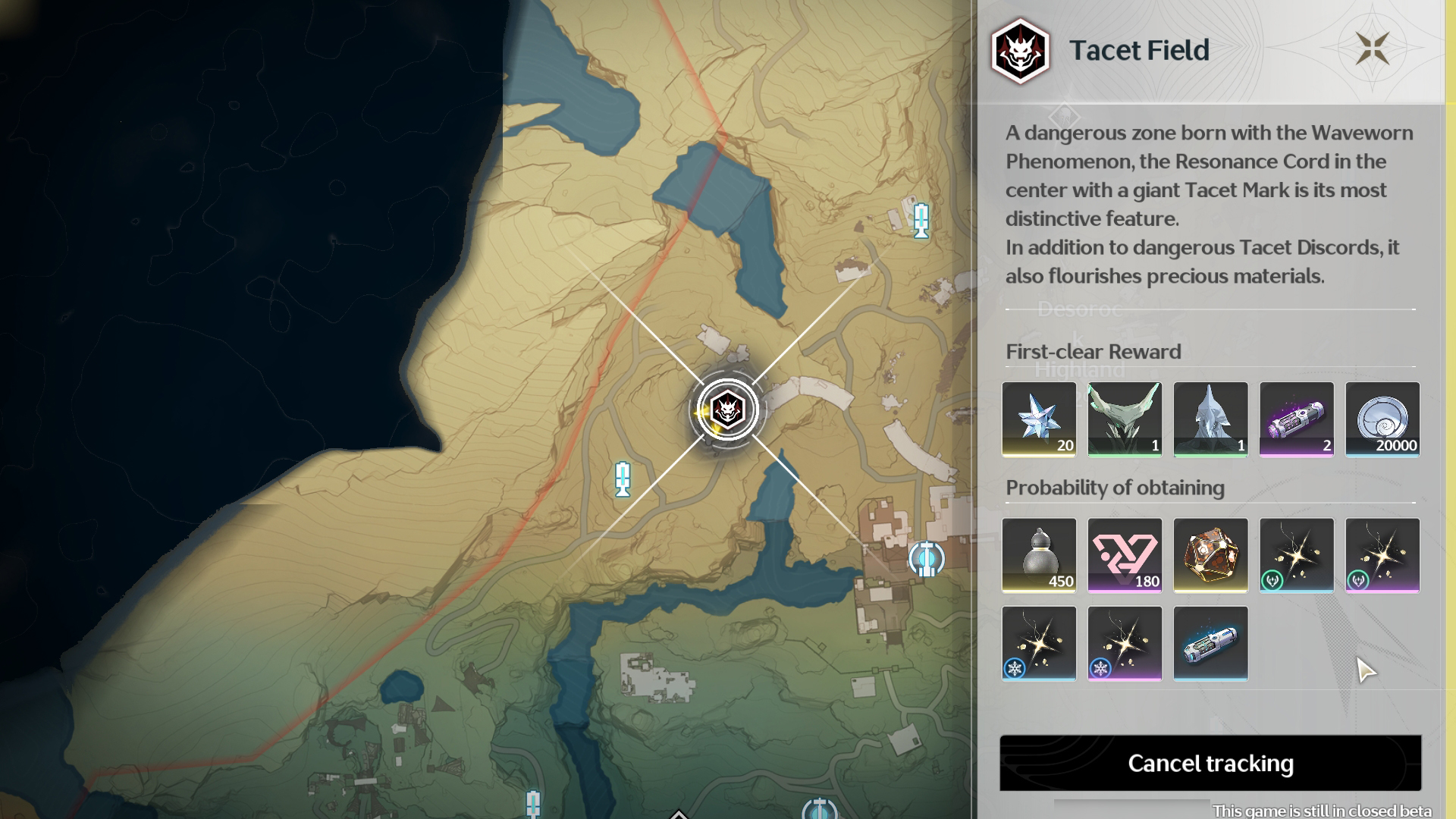Inspect the orange polyhedron drop item
Screen dimensions: 1456x819
[x=1210, y=555]
